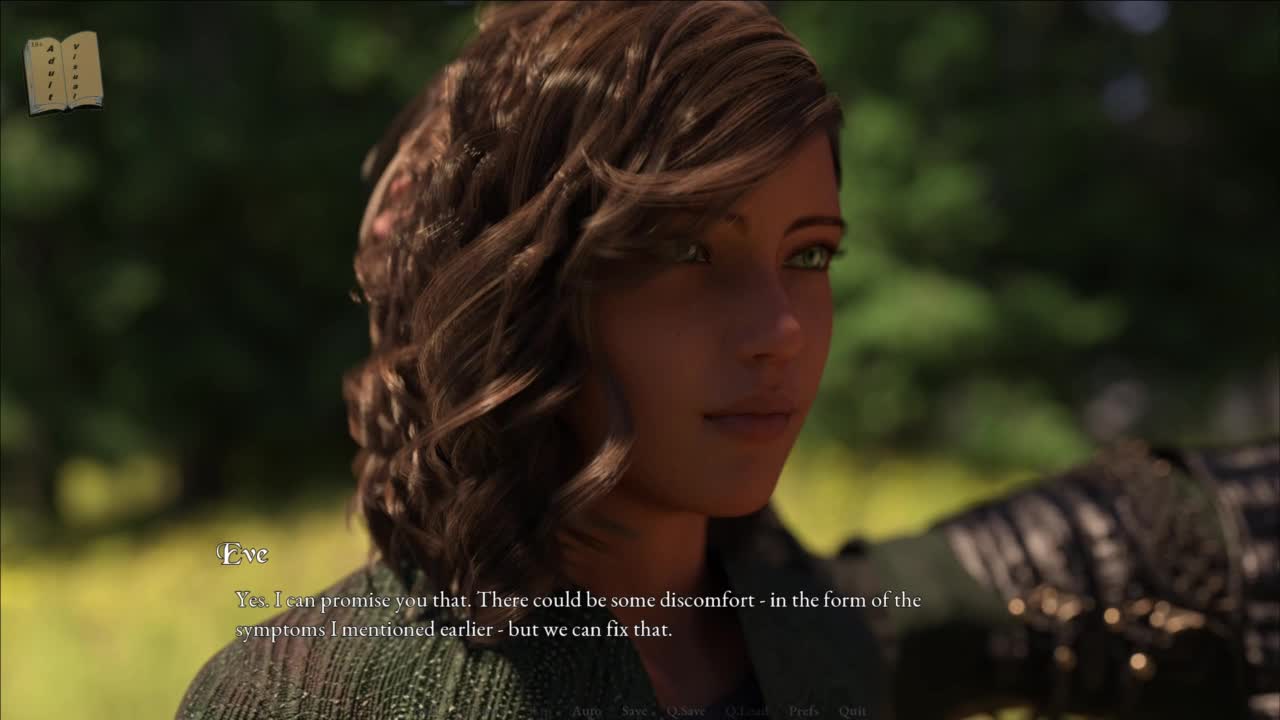Quick save with Q.Save

pyautogui.click(x=686, y=711)
